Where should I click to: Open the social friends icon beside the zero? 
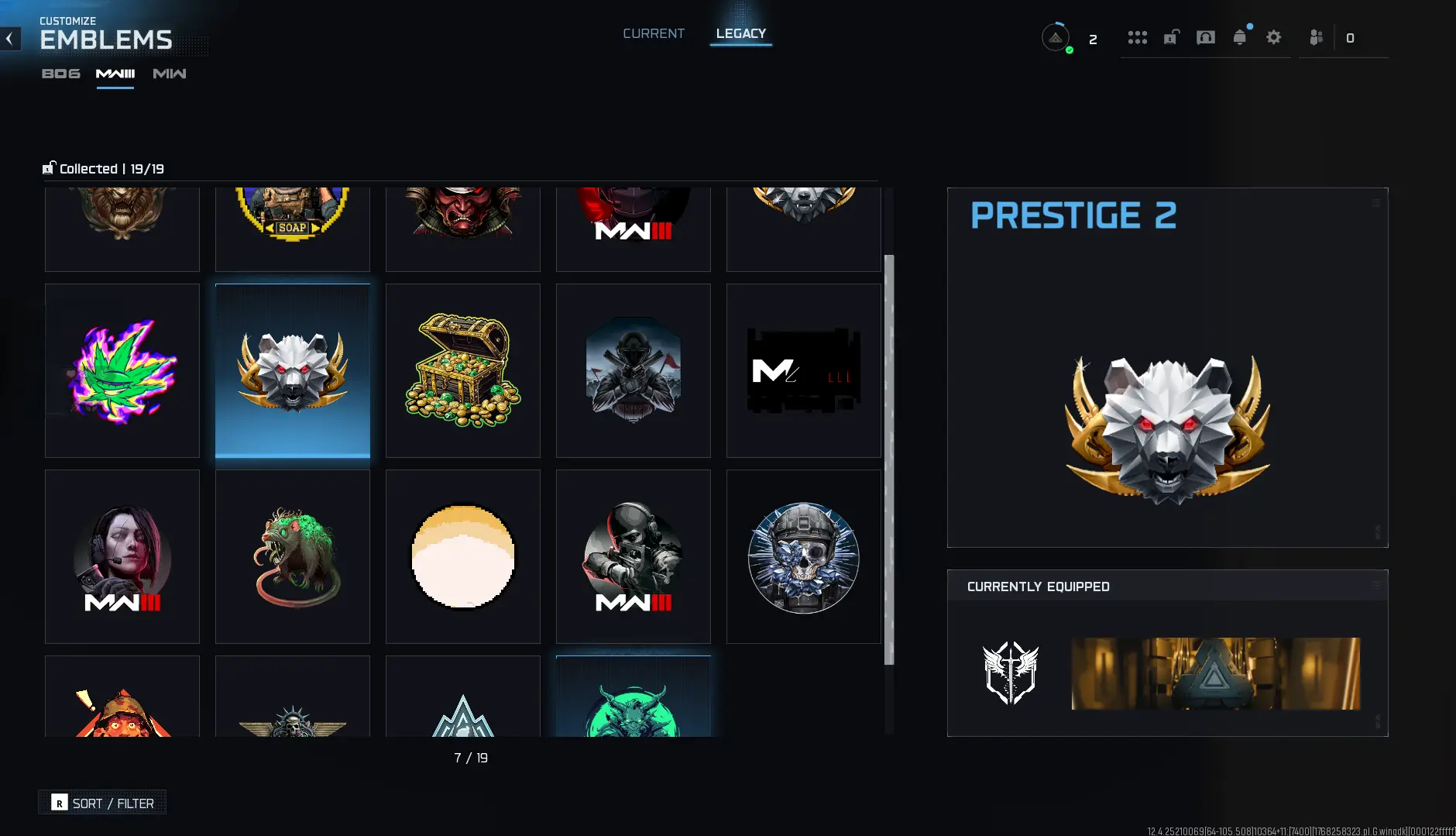[1316, 37]
